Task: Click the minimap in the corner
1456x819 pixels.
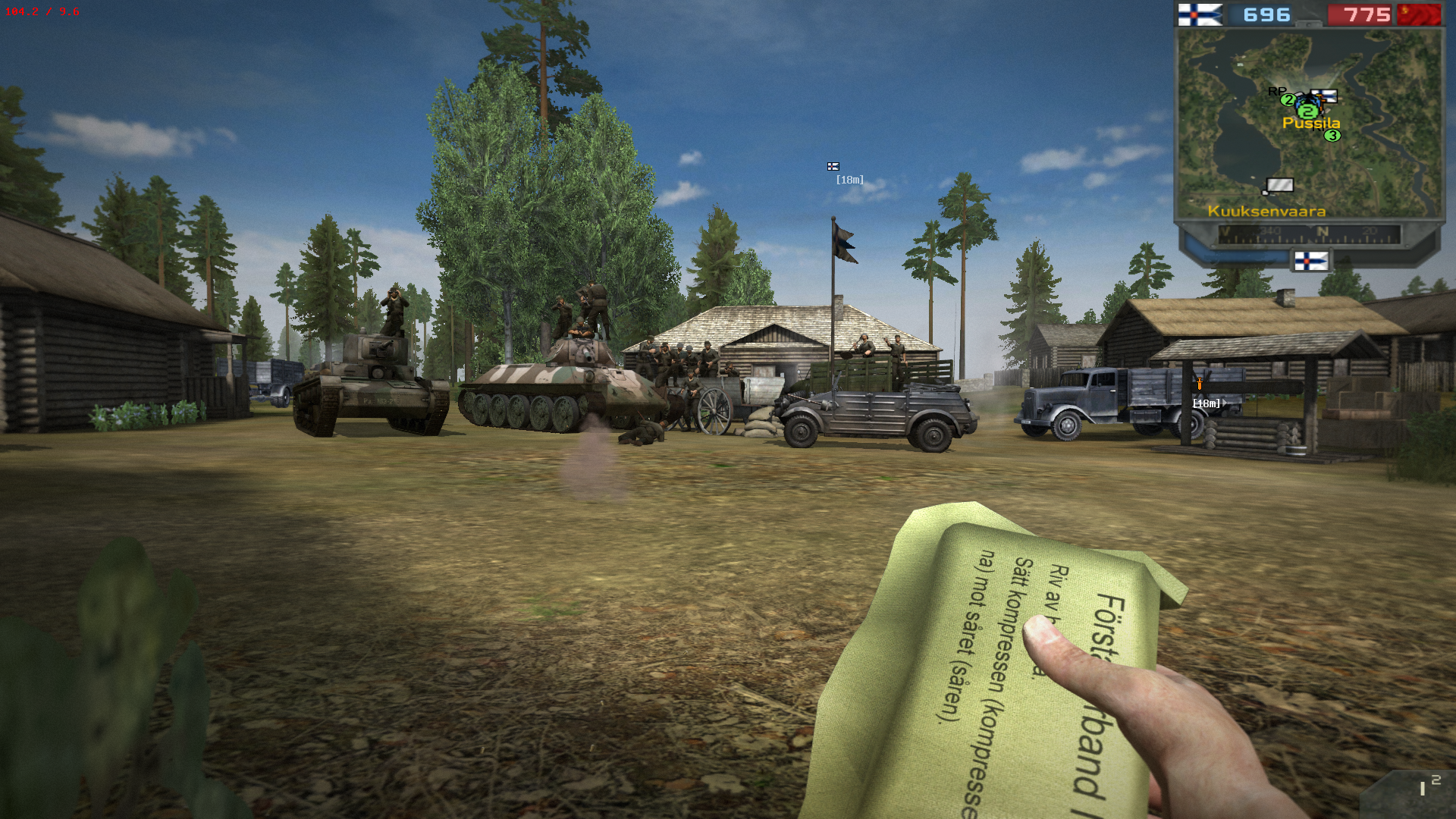Action: tap(1309, 125)
